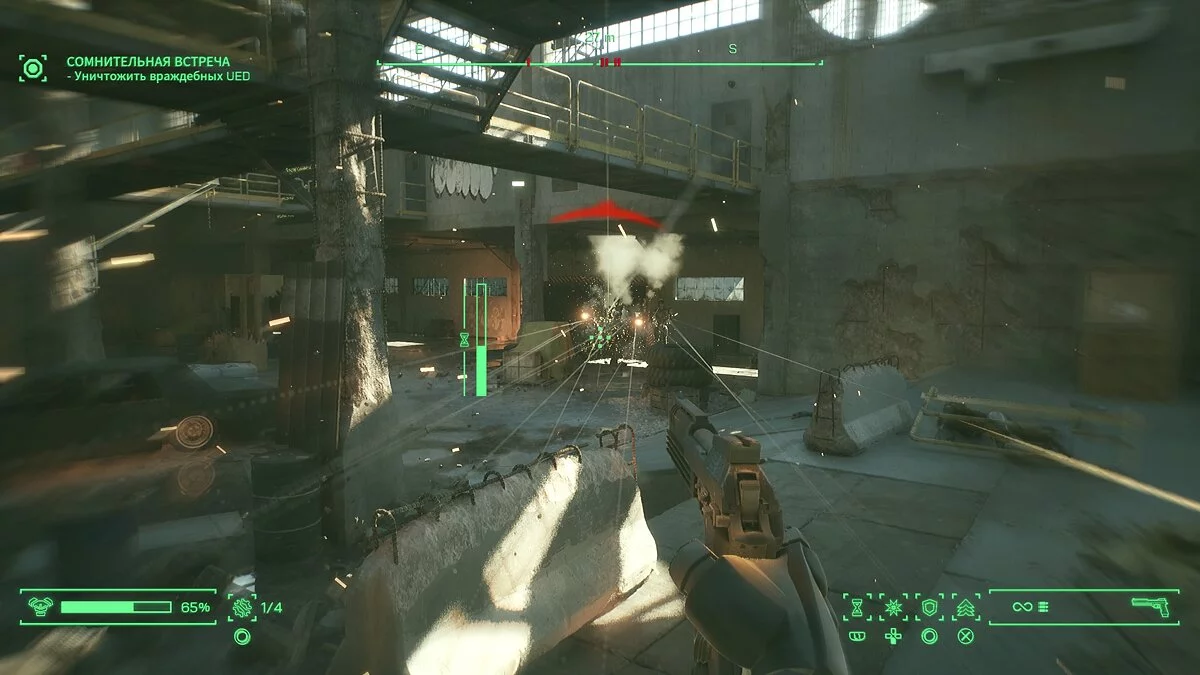Trigger the starburst shockwave ability
The height and width of the screenshot is (675, 1200).
[893, 606]
